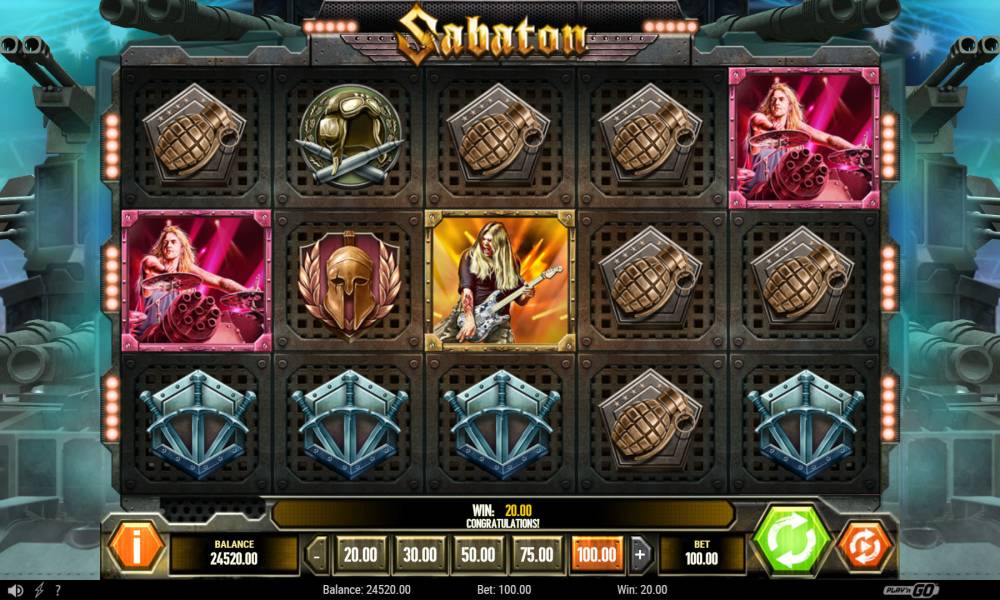Screen dimensions: 1000x600
Task: Open the orange info paytable button
Action: pos(136,545)
